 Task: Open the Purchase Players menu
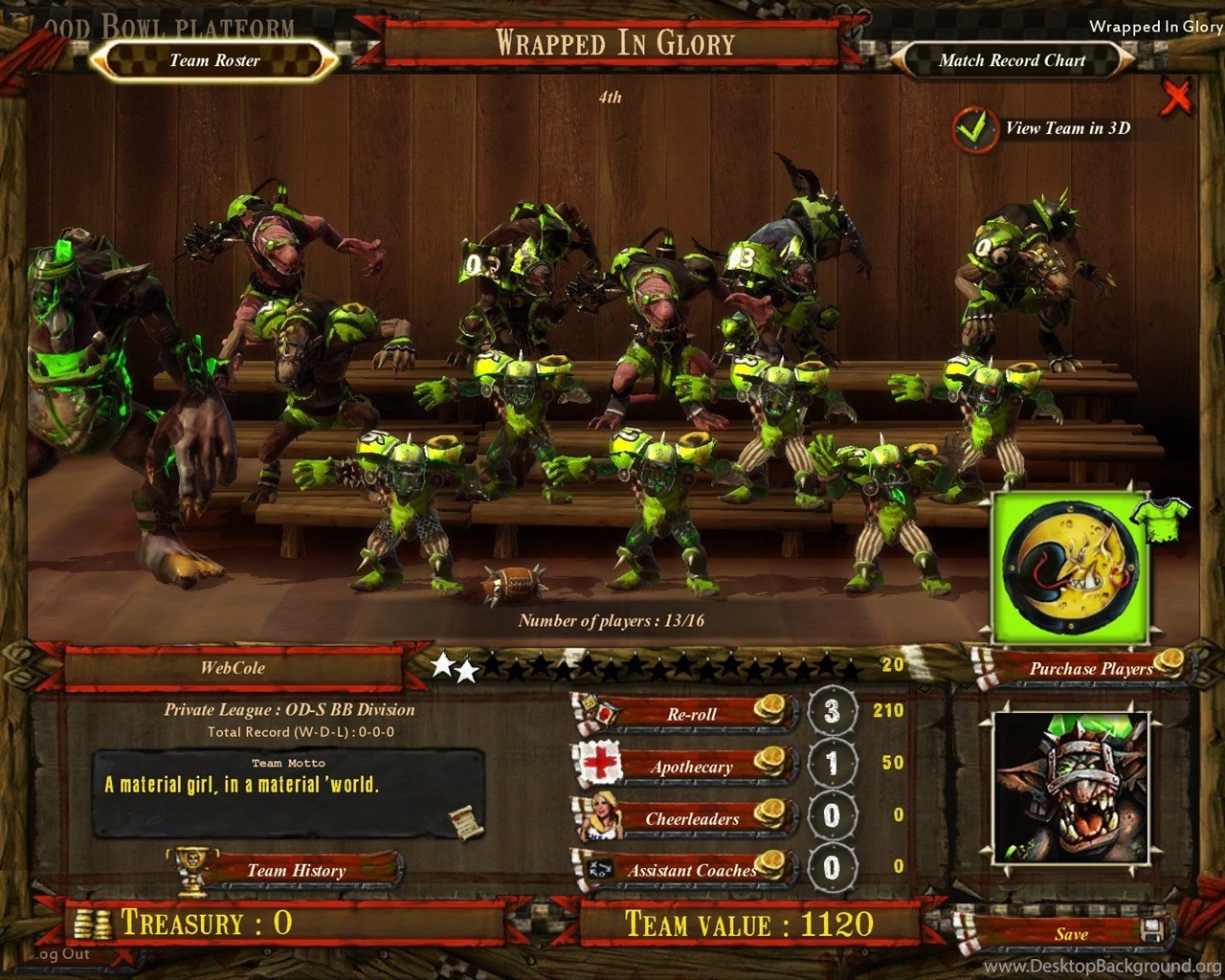pyautogui.click(x=1090, y=668)
